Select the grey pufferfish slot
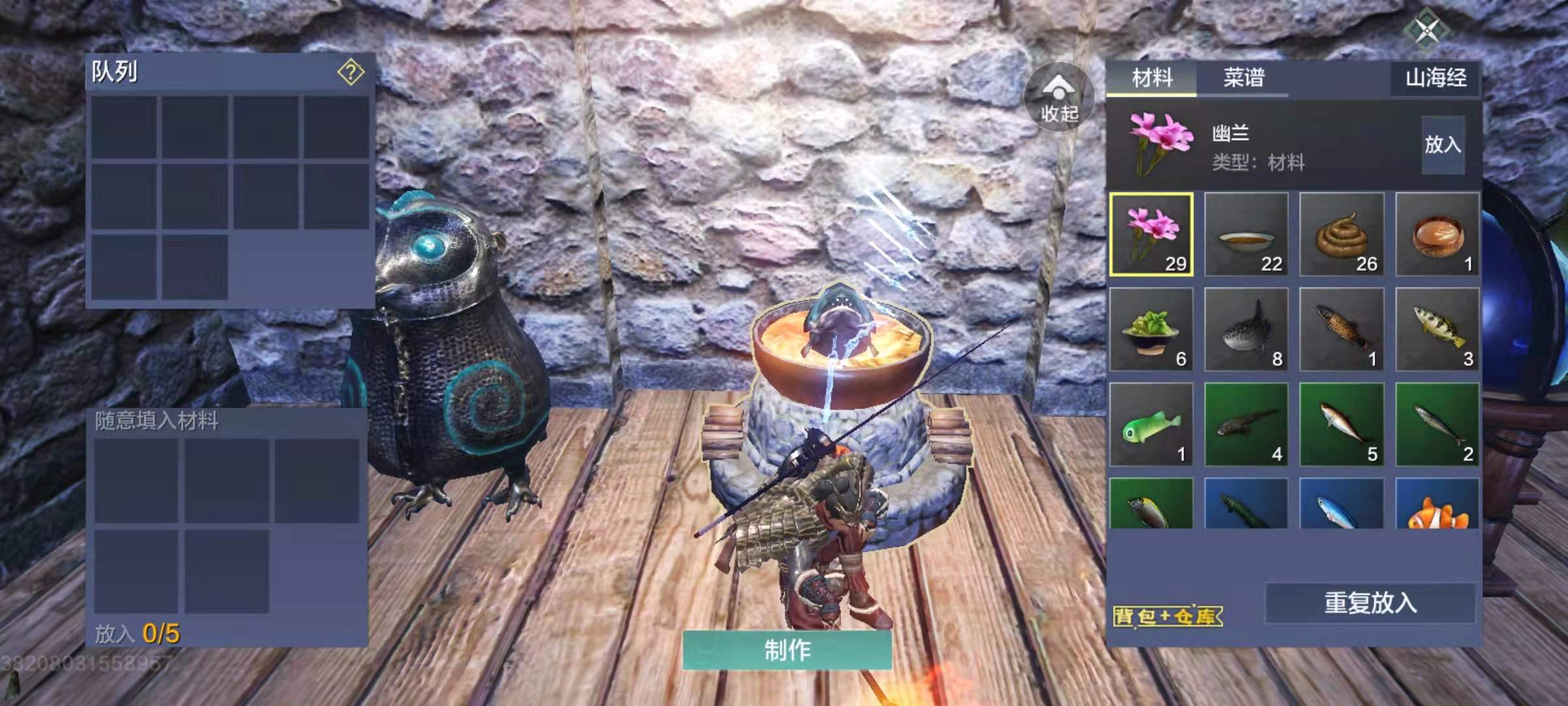The height and width of the screenshot is (706, 1568). point(1247,329)
